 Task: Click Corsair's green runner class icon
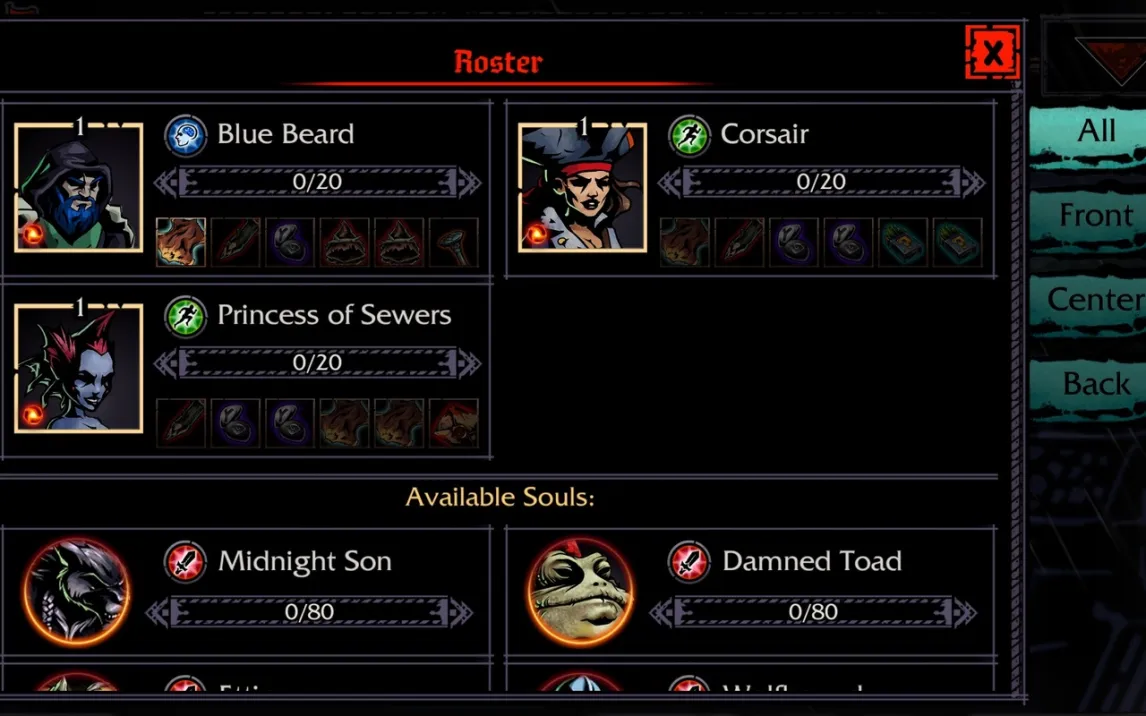click(x=689, y=135)
